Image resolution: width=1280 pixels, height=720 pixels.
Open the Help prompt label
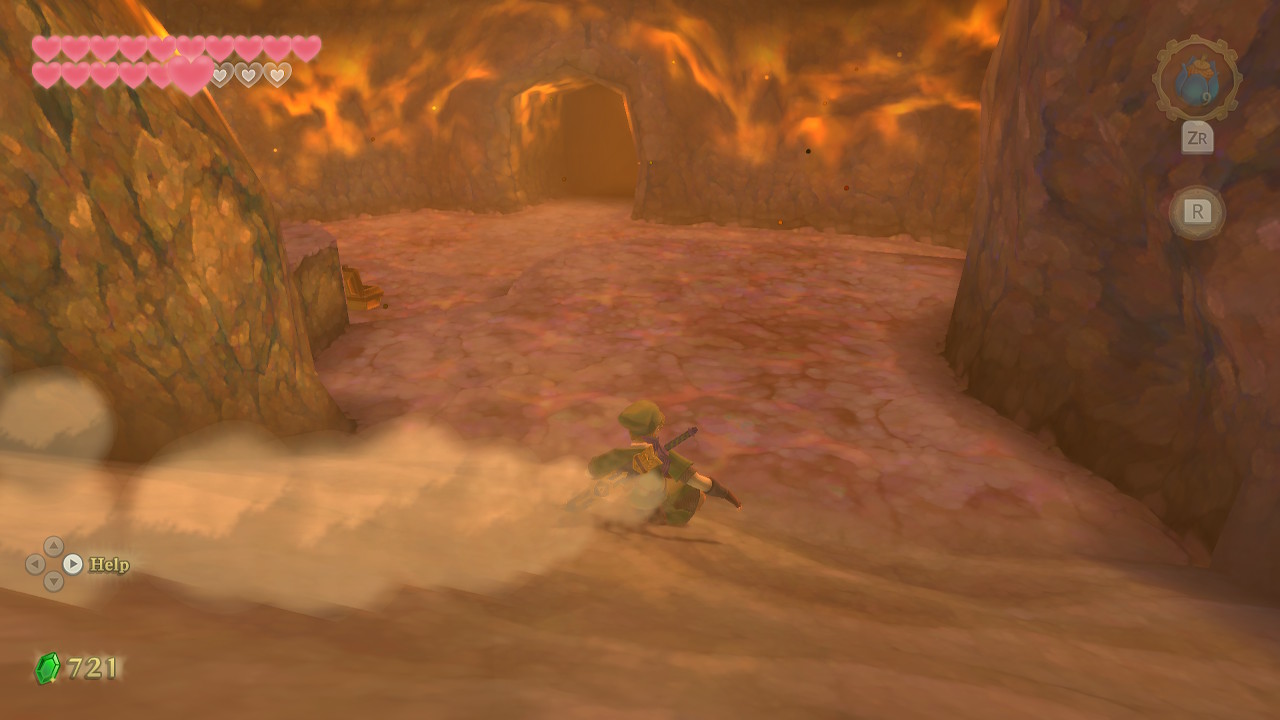tap(109, 565)
